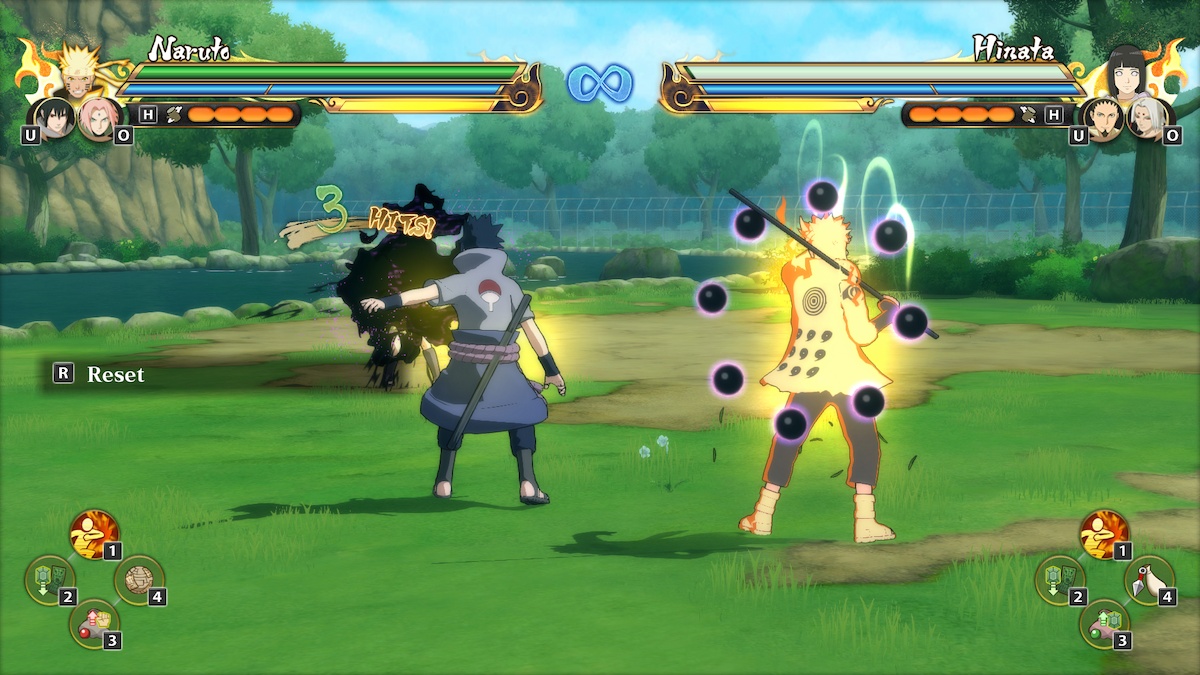Use the kunai and pouch item
The width and height of the screenshot is (1200, 675).
(x=1147, y=579)
